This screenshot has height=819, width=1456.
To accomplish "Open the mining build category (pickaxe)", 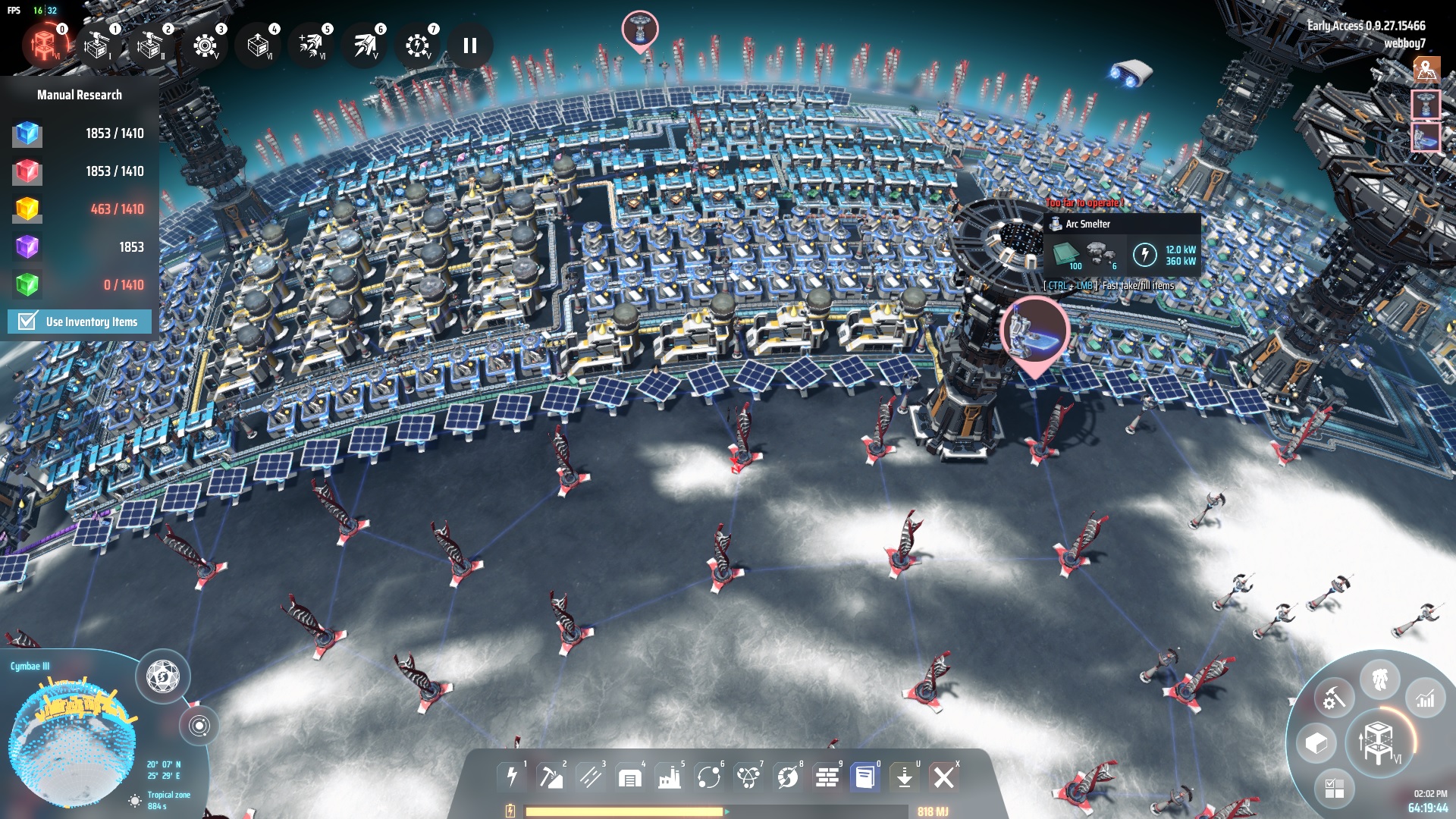I will point(551,777).
